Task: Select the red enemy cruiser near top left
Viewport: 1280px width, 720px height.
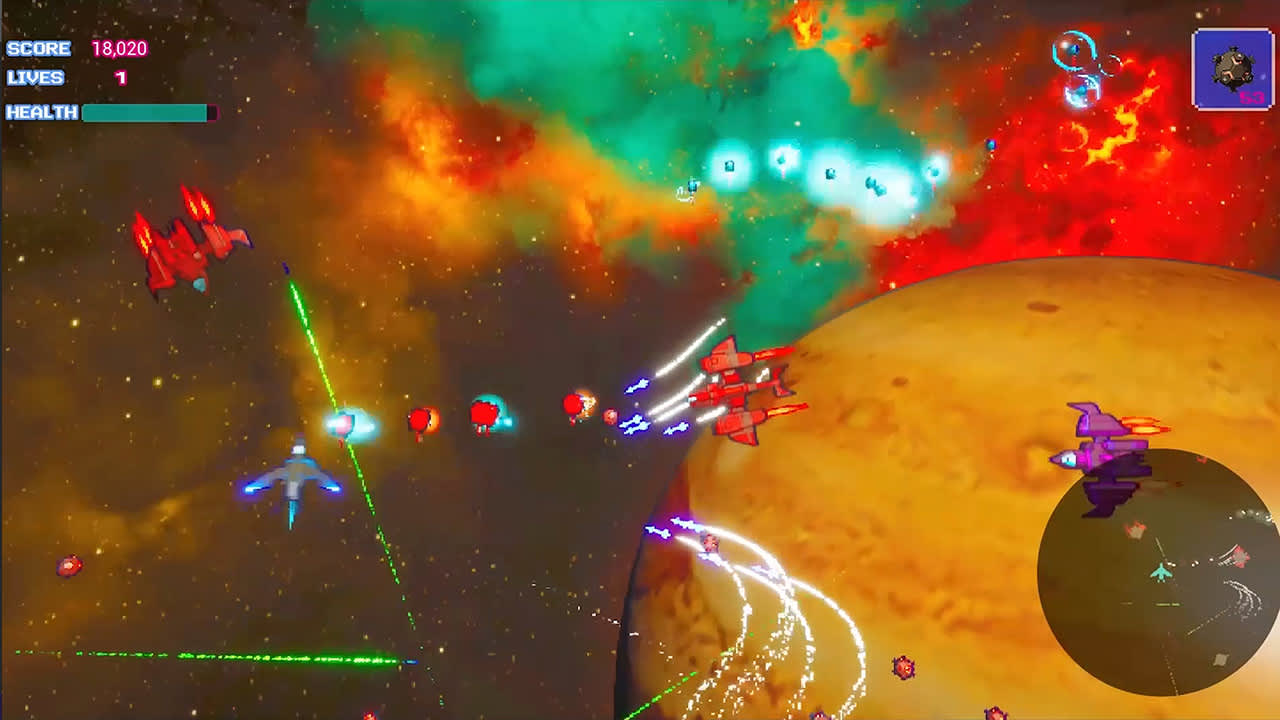Action: click(x=190, y=245)
